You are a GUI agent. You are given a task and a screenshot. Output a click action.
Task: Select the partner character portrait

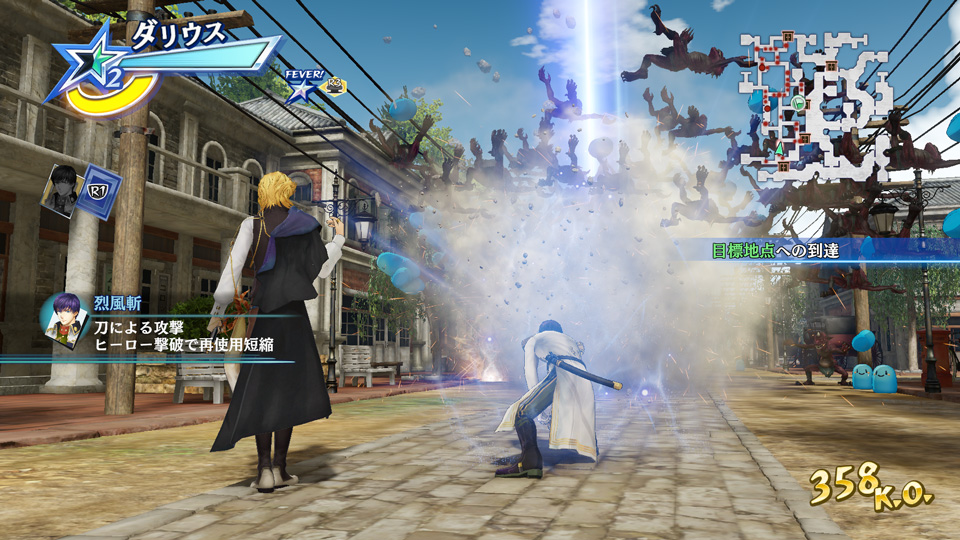point(61,190)
